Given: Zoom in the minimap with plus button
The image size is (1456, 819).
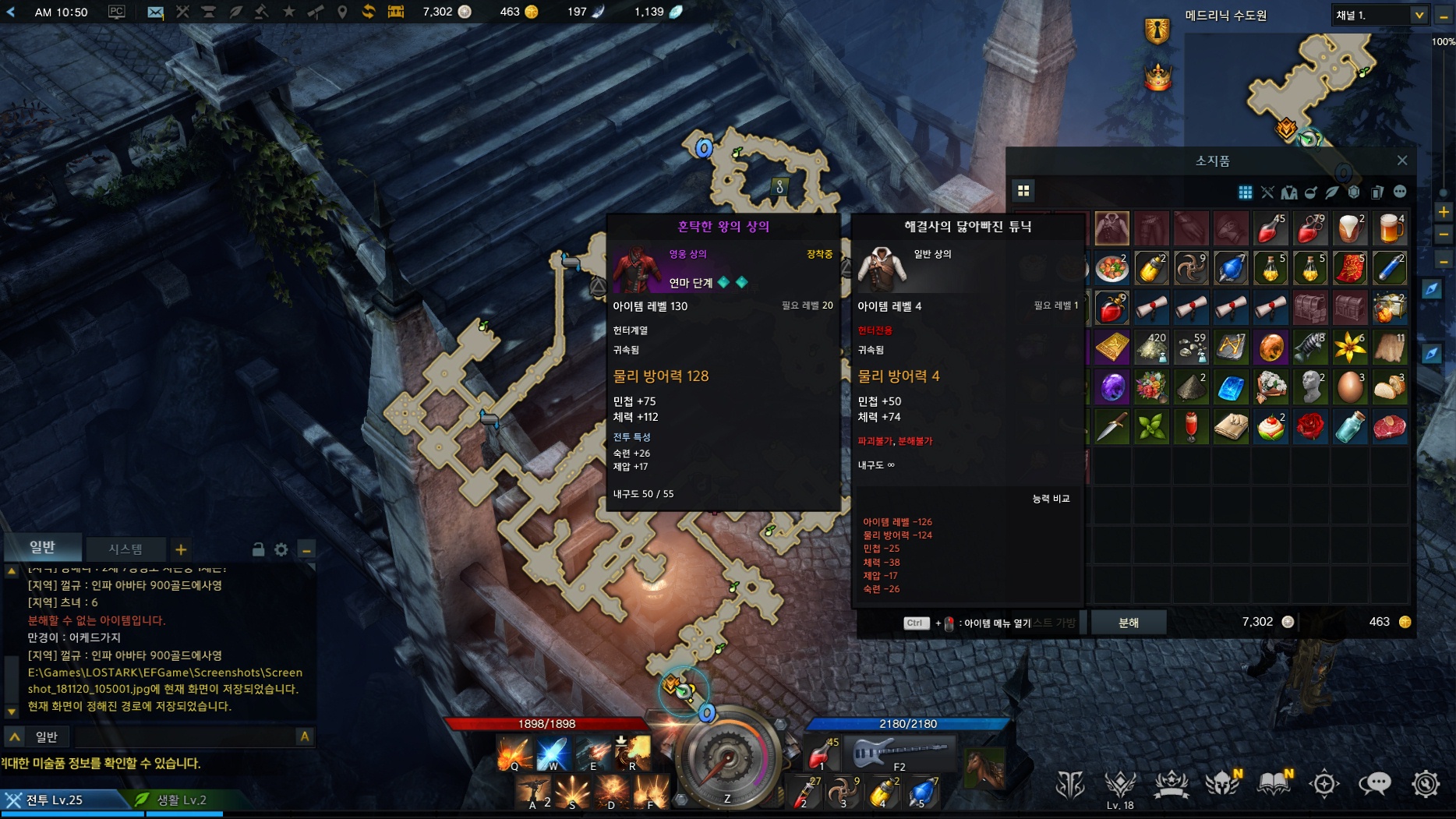Looking at the screenshot, I should pyautogui.click(x=1443, y=211).
